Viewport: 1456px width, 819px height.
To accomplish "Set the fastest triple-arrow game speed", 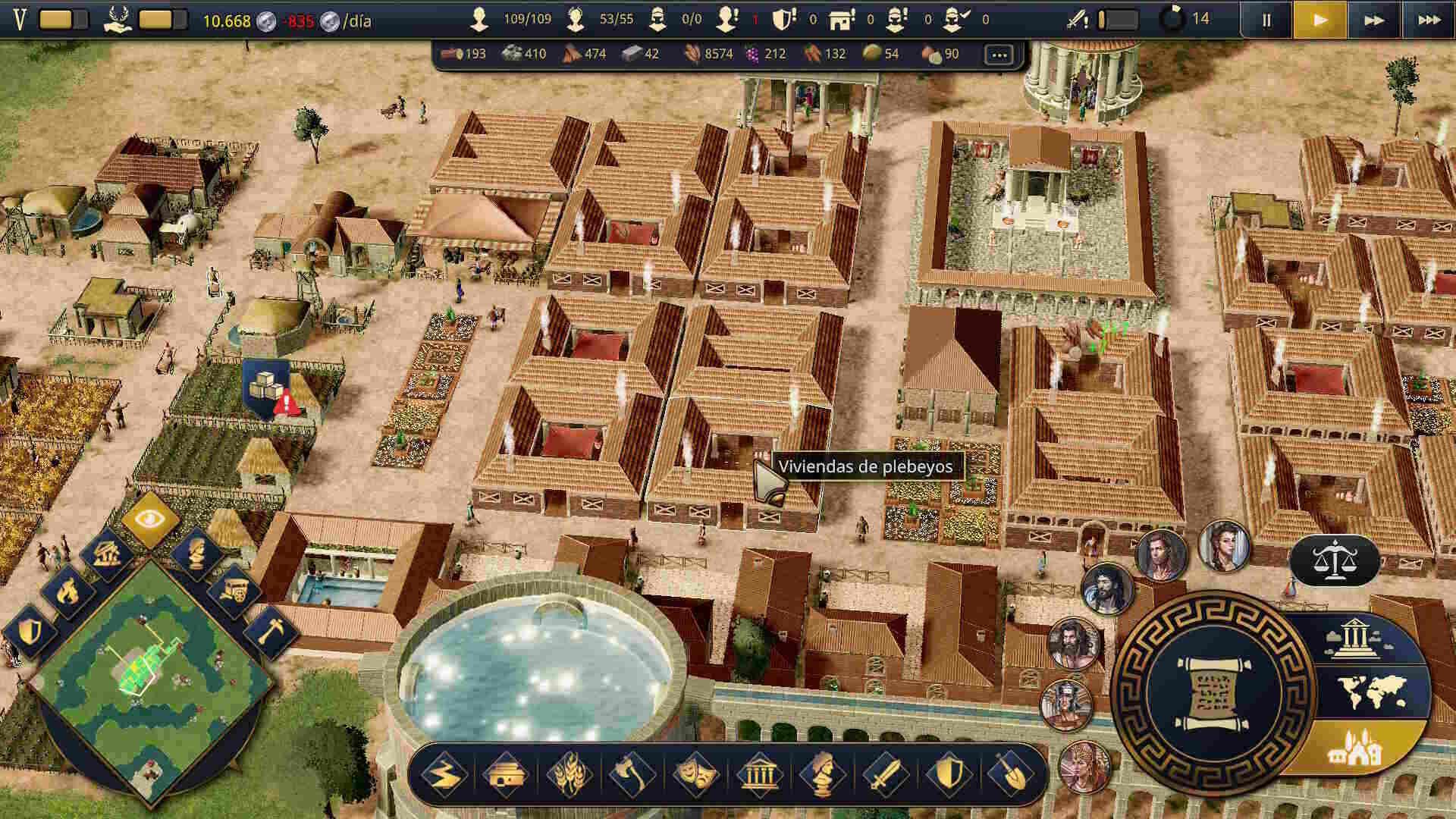I will point(1429,20).
